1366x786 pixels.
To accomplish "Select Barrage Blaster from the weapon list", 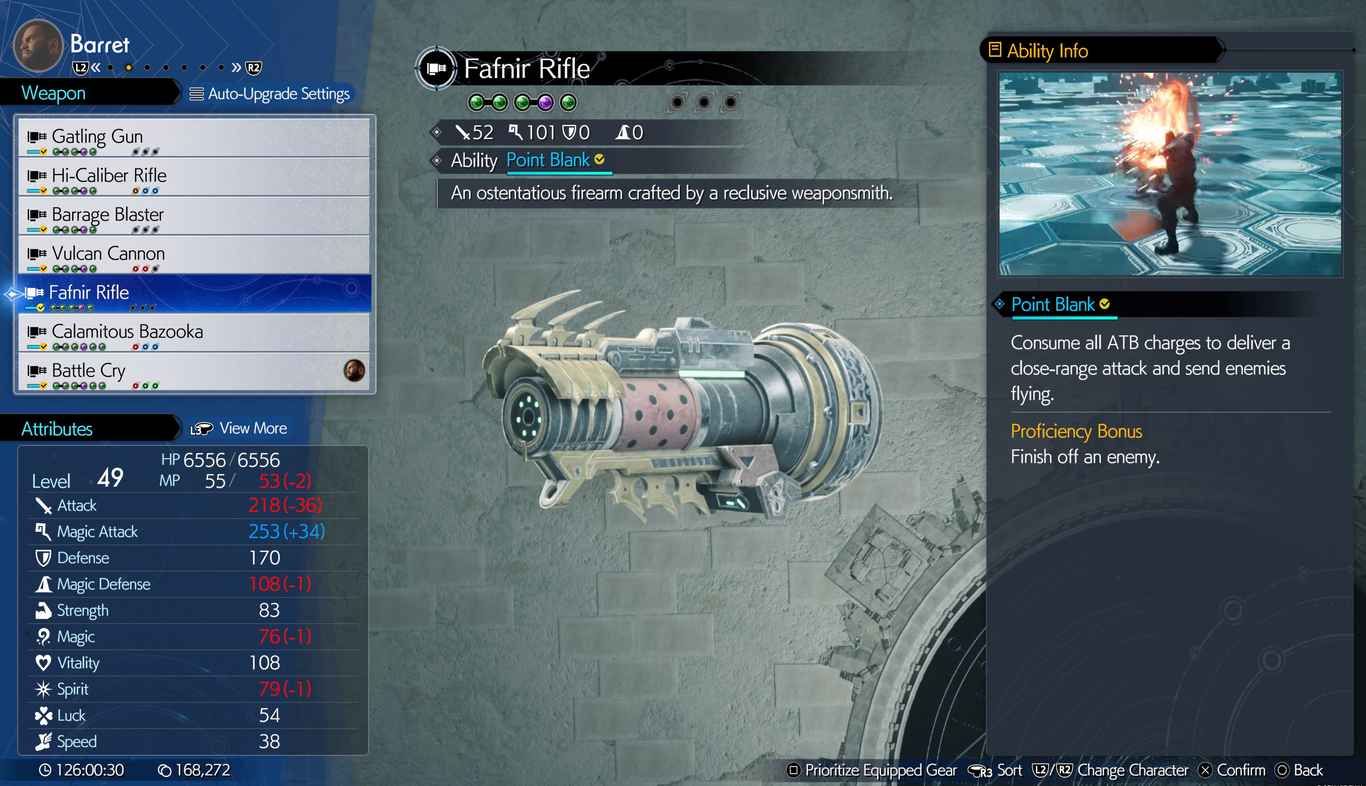I will point(195,215).
